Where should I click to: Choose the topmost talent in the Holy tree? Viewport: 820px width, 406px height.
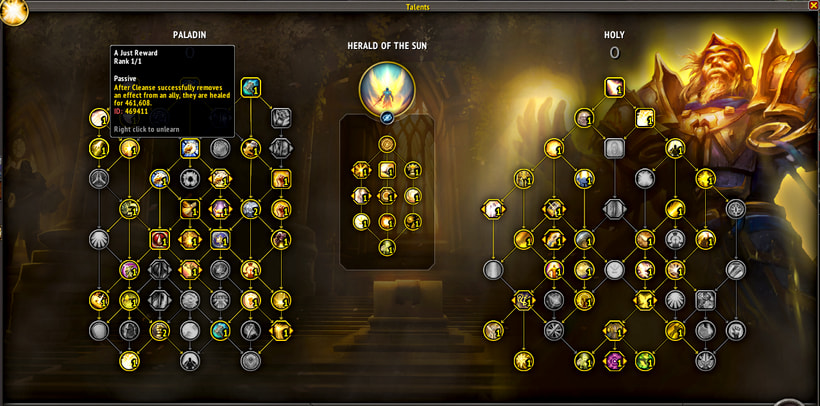614,88
